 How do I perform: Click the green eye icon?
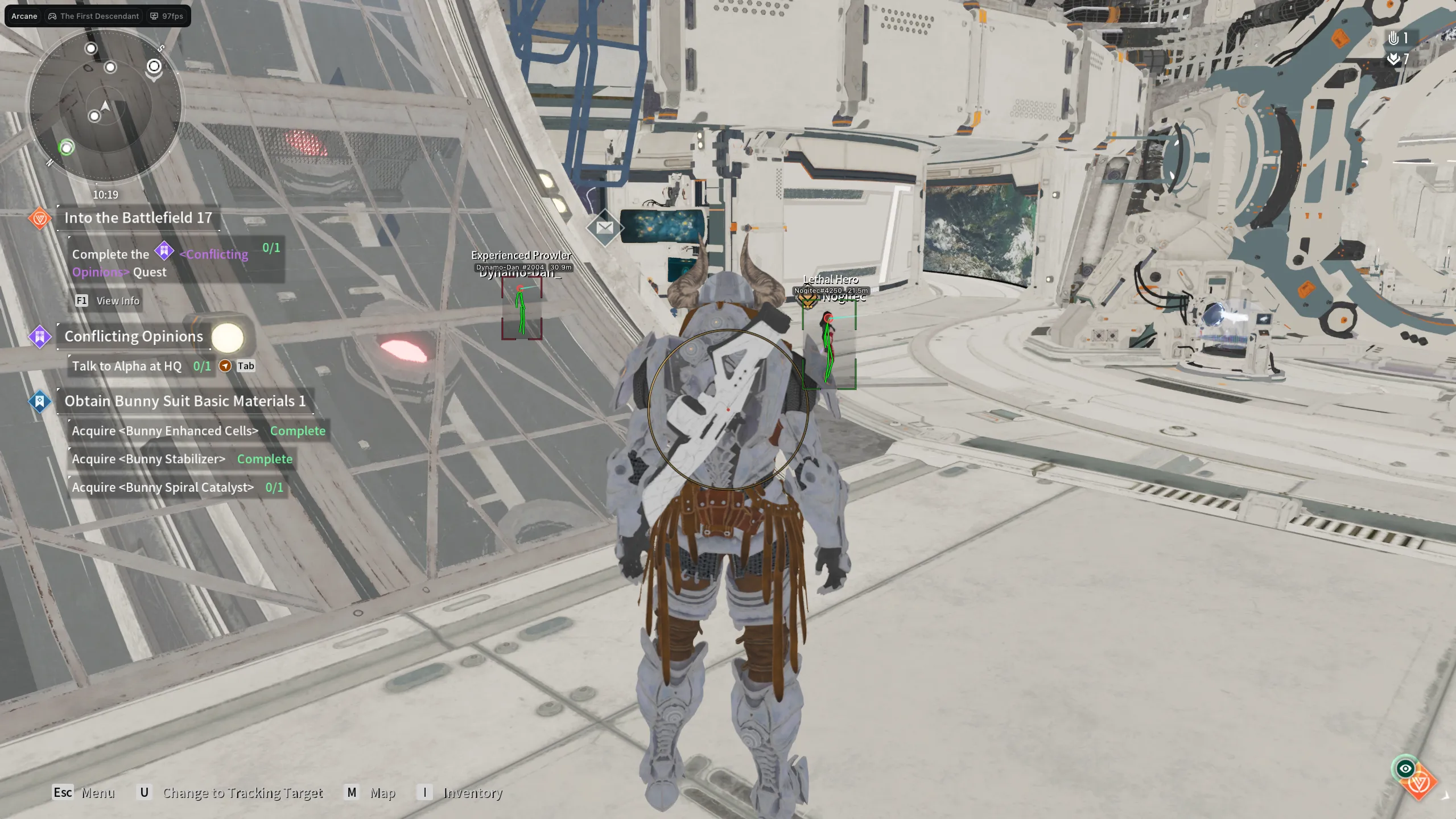point(1405,768)
